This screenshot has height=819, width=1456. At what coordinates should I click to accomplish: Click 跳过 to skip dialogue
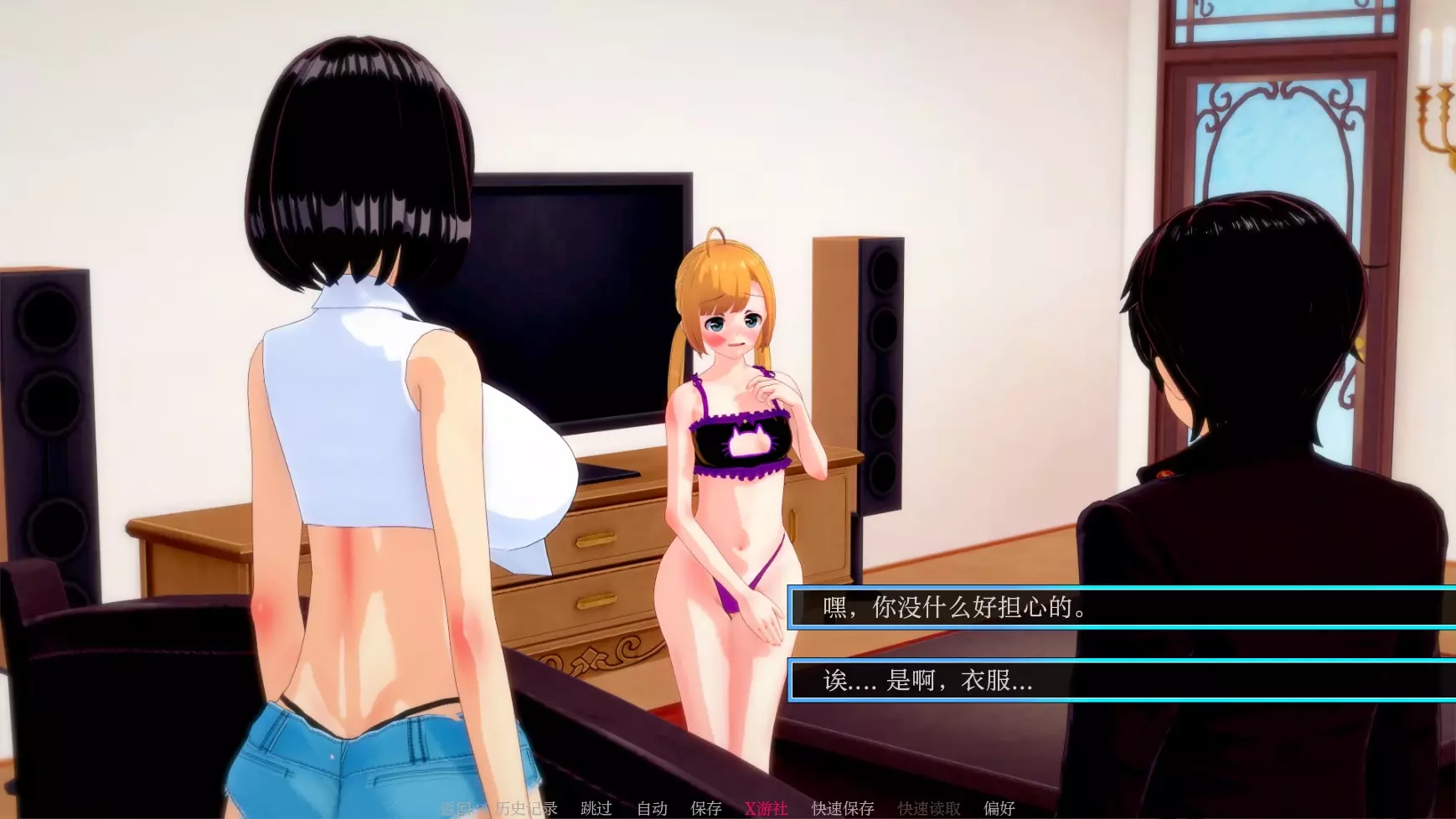click(596, 808)
